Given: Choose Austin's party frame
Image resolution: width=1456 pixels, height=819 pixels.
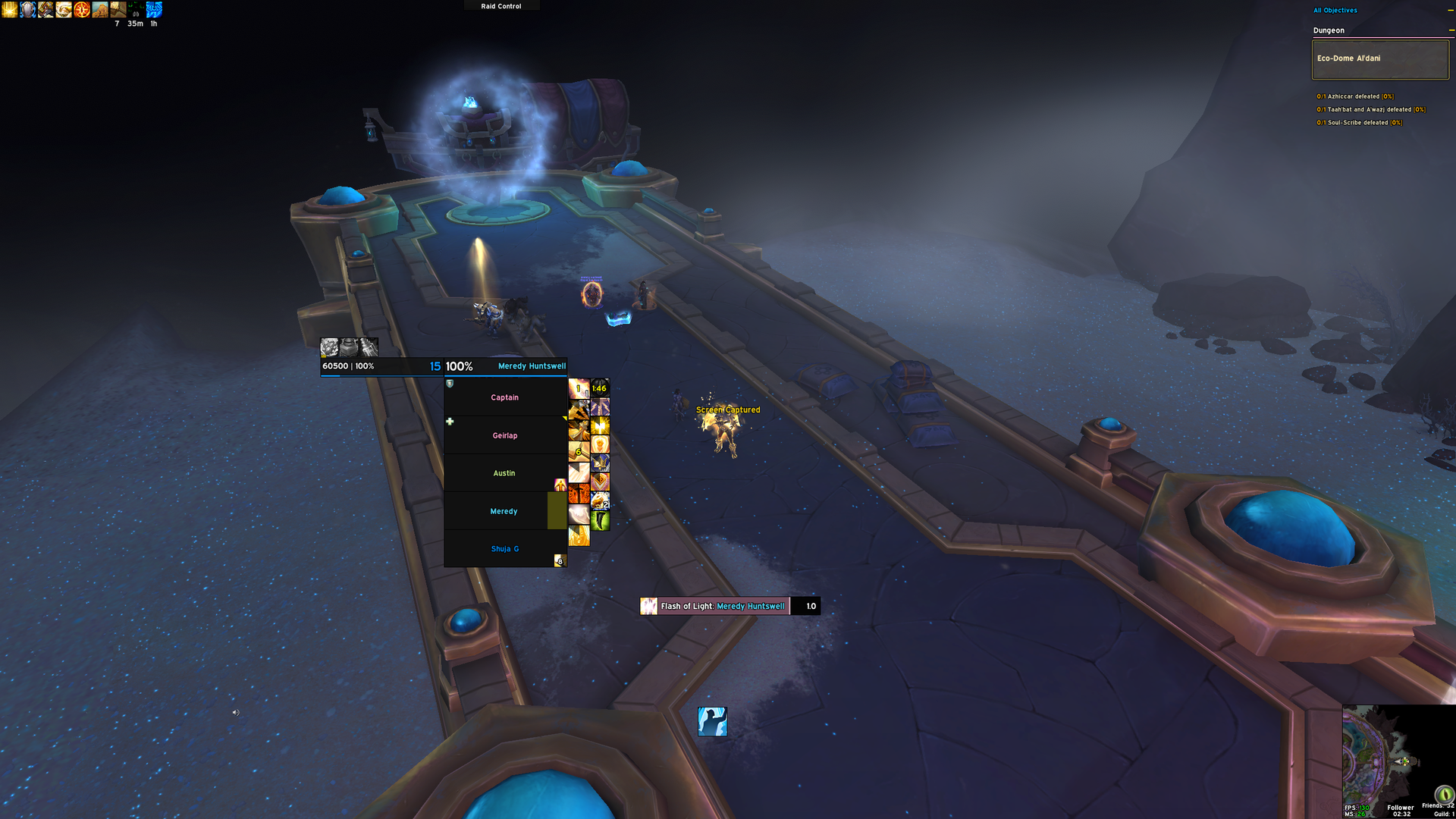Looking at the screenshot, I should 504,473.
